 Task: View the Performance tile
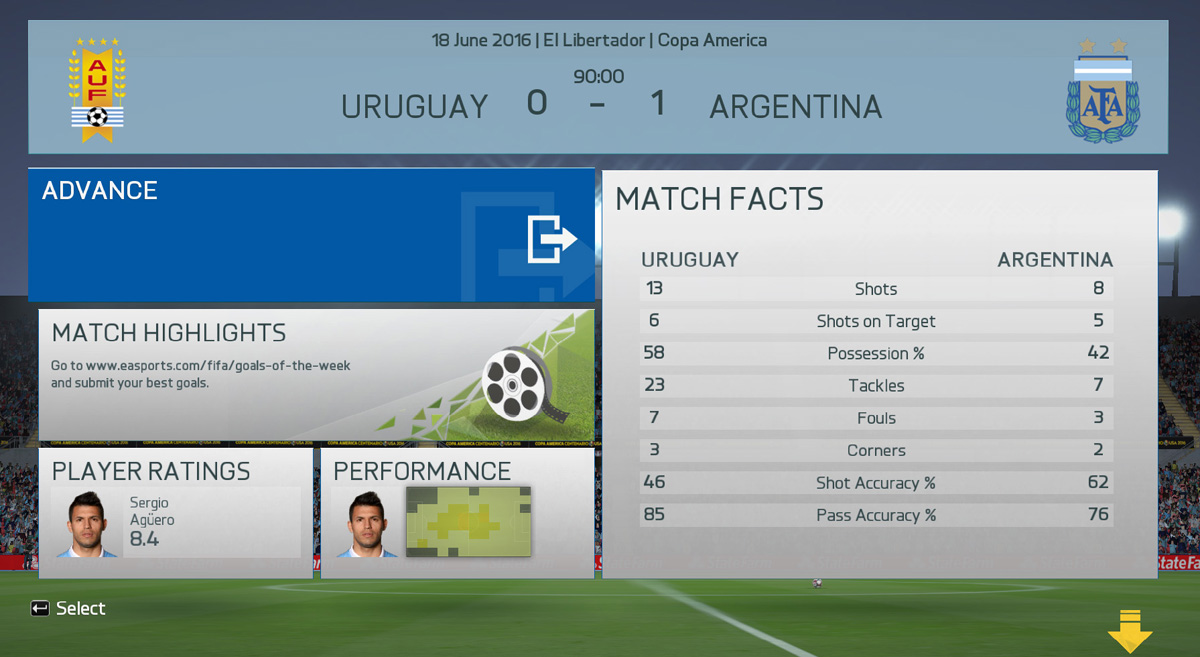click(457, 513)
